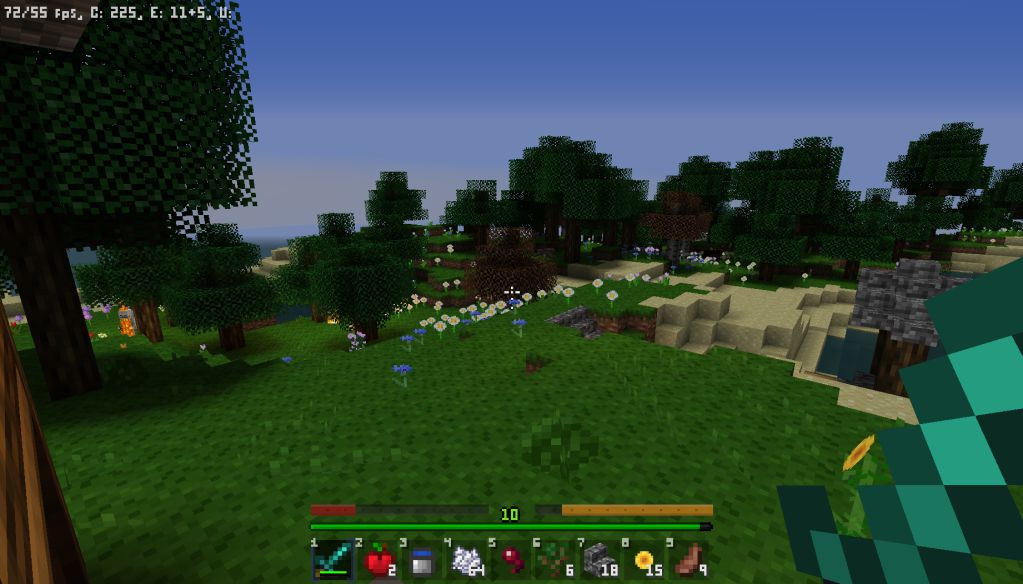Select the dark red item in slot 5
The height and width of the screenshot is (584, 1023).
point(510,560)
